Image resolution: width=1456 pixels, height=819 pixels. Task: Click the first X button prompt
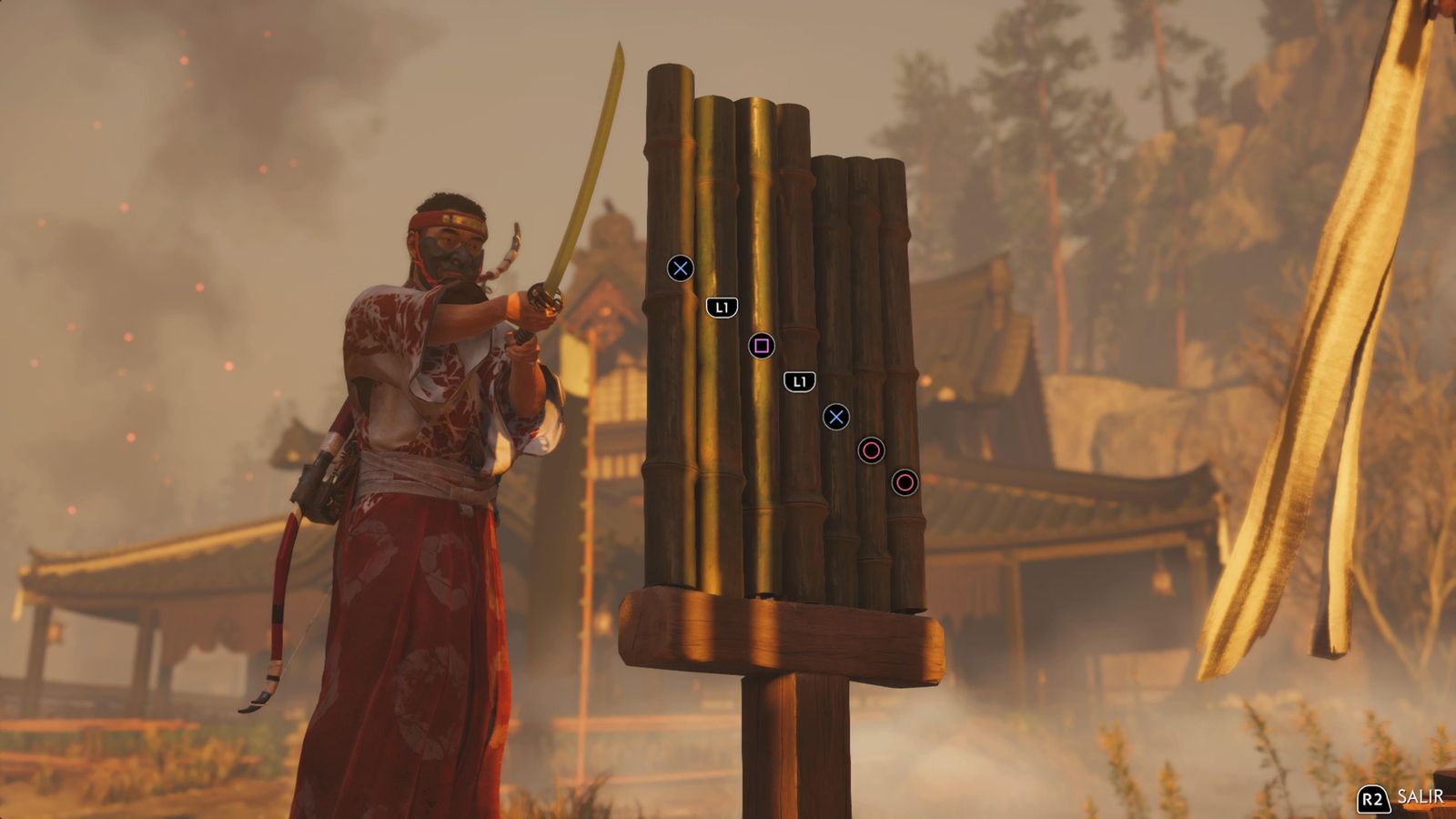[x=678, y=268]
